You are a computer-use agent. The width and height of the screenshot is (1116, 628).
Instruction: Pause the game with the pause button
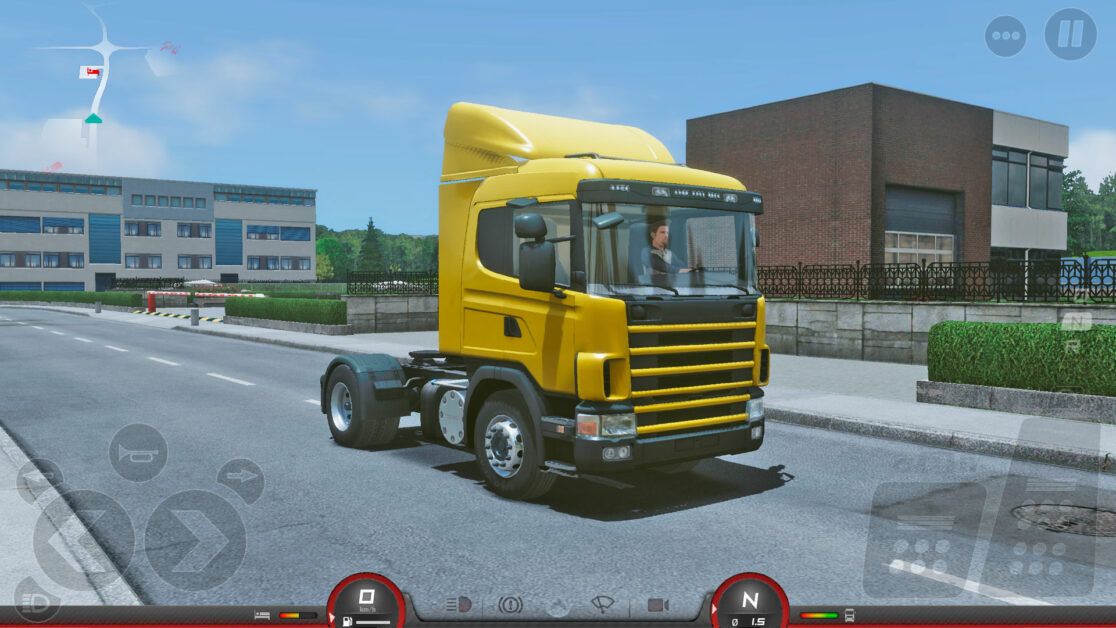pyautogui.click(x=1070, y=34)
